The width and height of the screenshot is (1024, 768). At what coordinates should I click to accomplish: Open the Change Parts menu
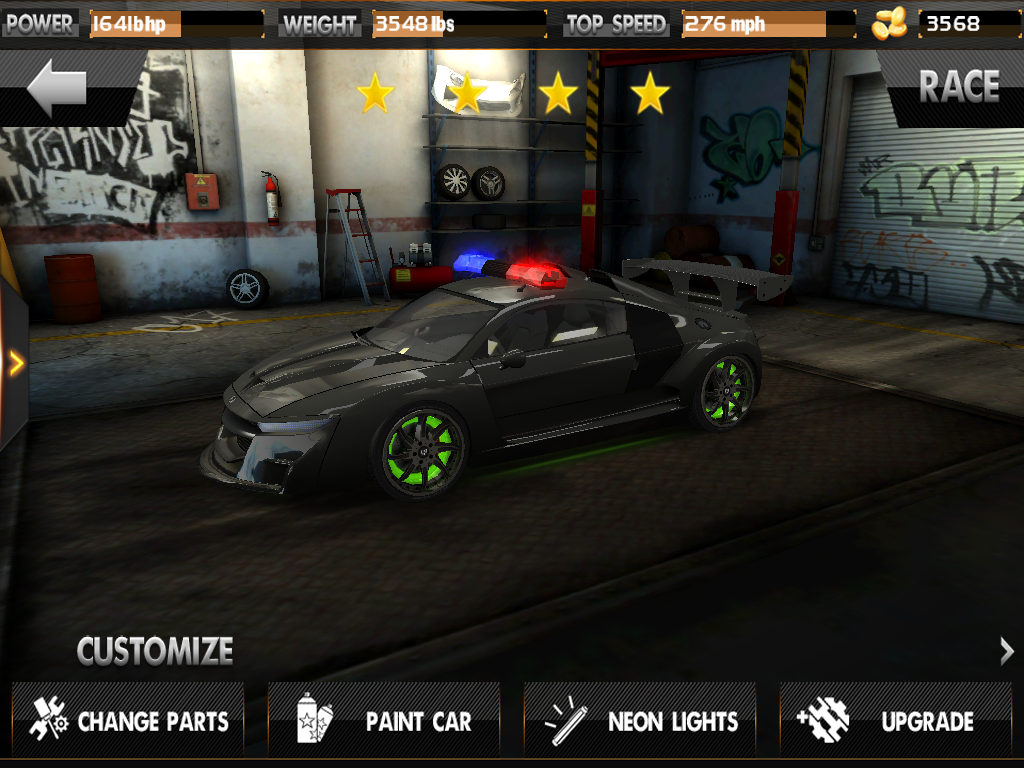point(128,720)
